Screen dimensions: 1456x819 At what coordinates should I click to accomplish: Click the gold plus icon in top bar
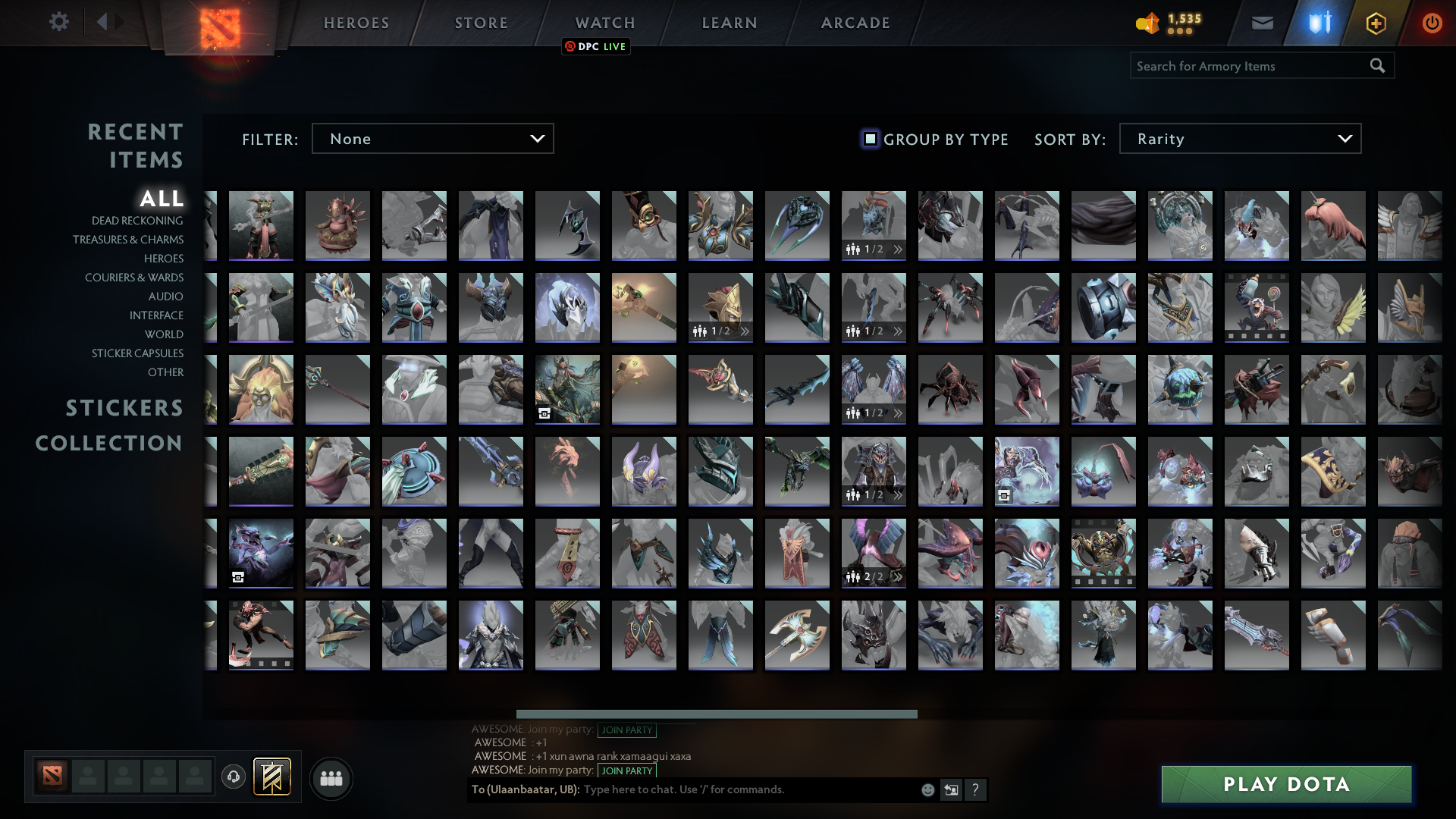pos(1376,23)
